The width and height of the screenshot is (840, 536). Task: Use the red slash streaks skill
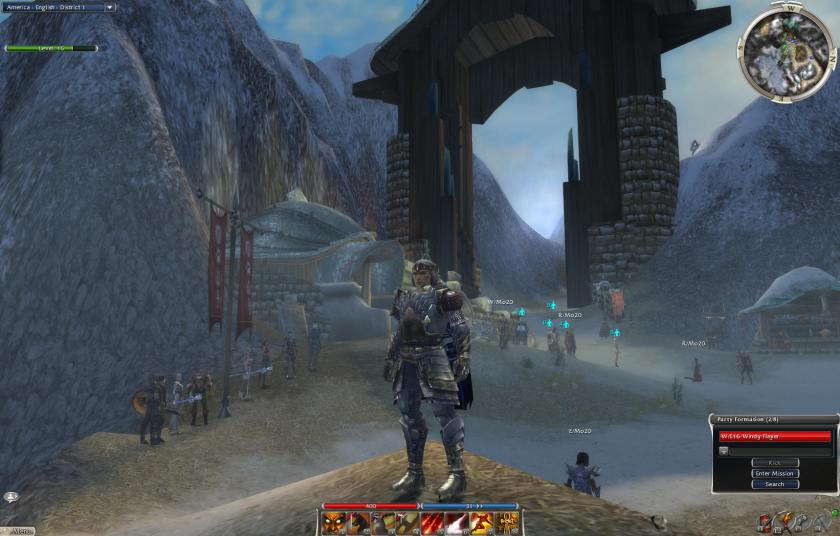(433, 522)
